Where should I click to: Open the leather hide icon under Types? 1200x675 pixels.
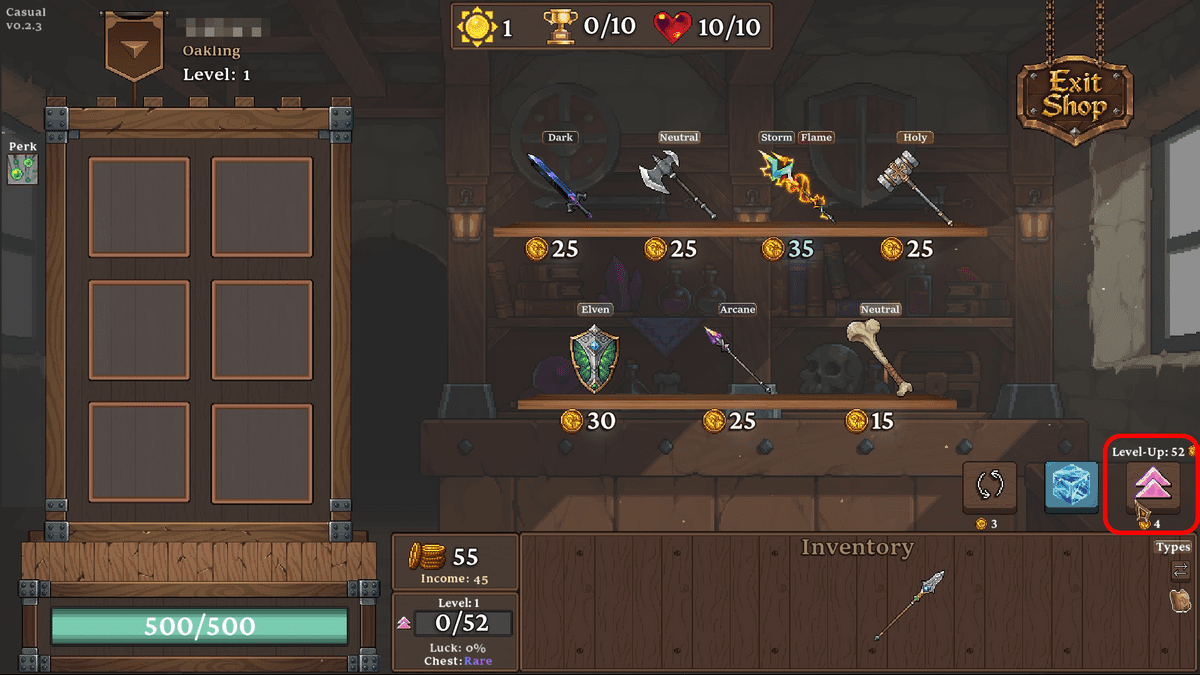pyautogui.click(x=1180, y=600)
